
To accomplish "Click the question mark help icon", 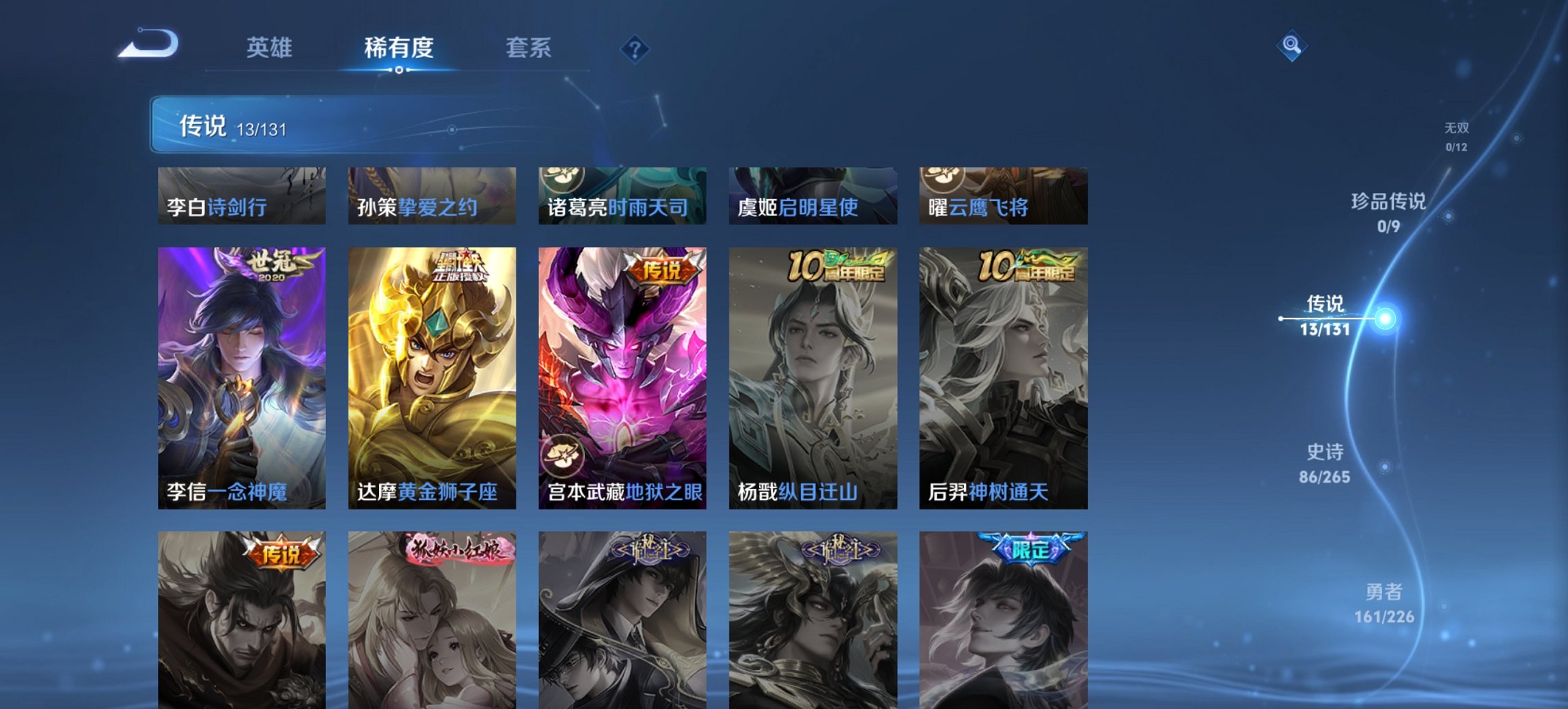I will point(635,47).
